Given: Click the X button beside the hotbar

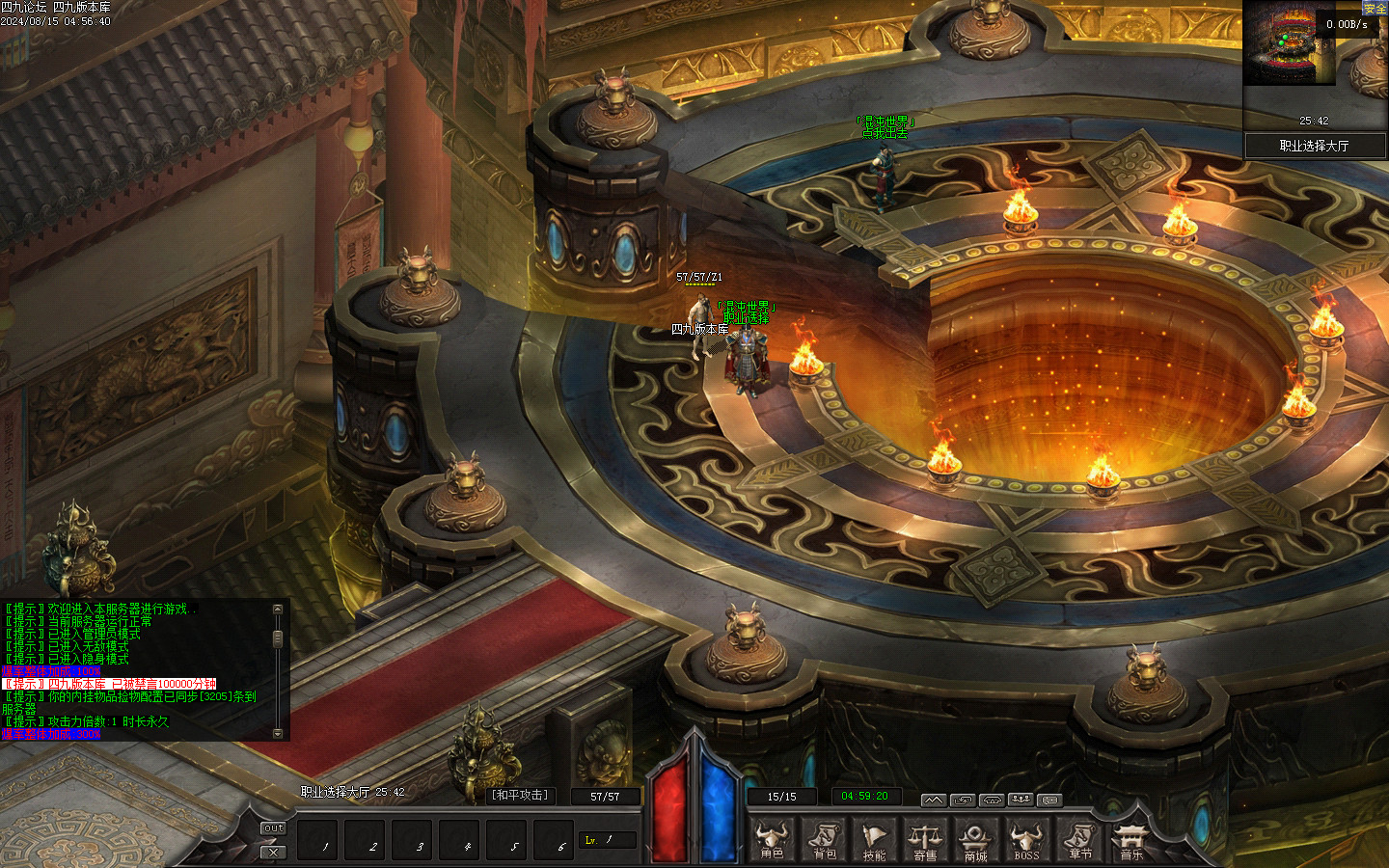Looking at the screenshot, I should coord(274,852).
